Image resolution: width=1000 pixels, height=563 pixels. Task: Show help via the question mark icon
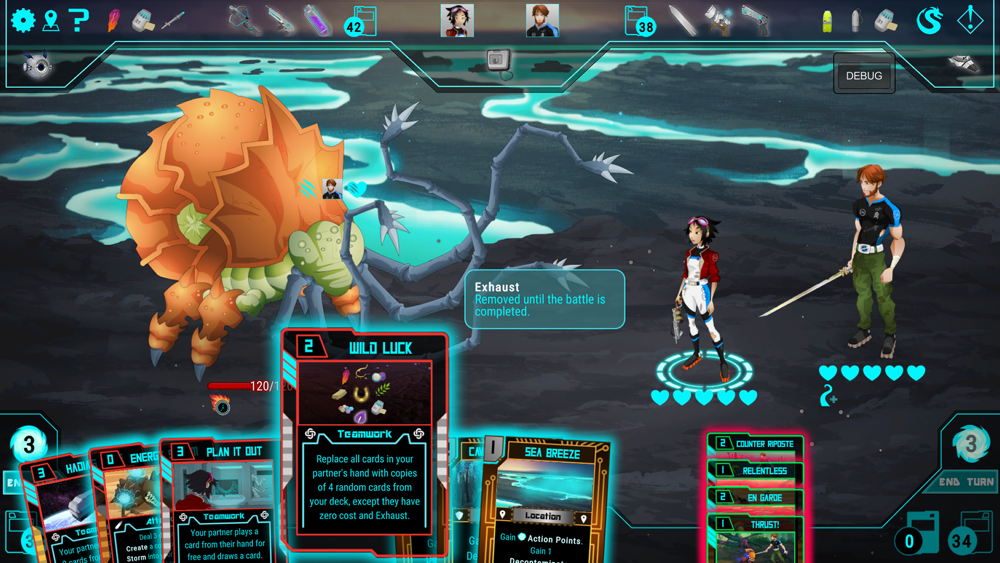(79, 20)
